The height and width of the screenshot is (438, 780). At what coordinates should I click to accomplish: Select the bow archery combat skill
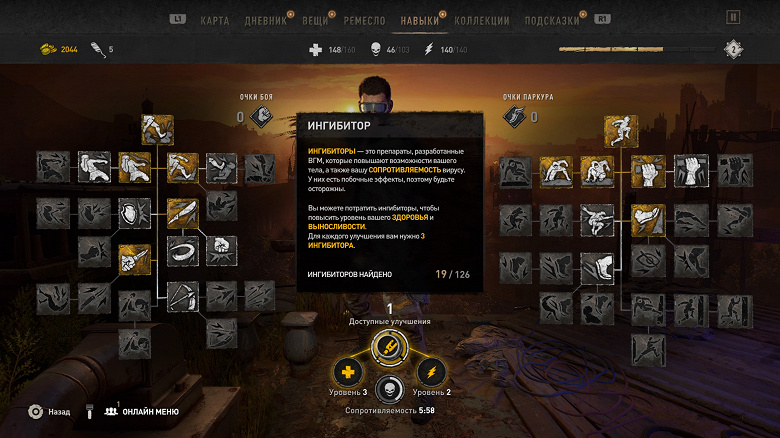pos(181,296)
